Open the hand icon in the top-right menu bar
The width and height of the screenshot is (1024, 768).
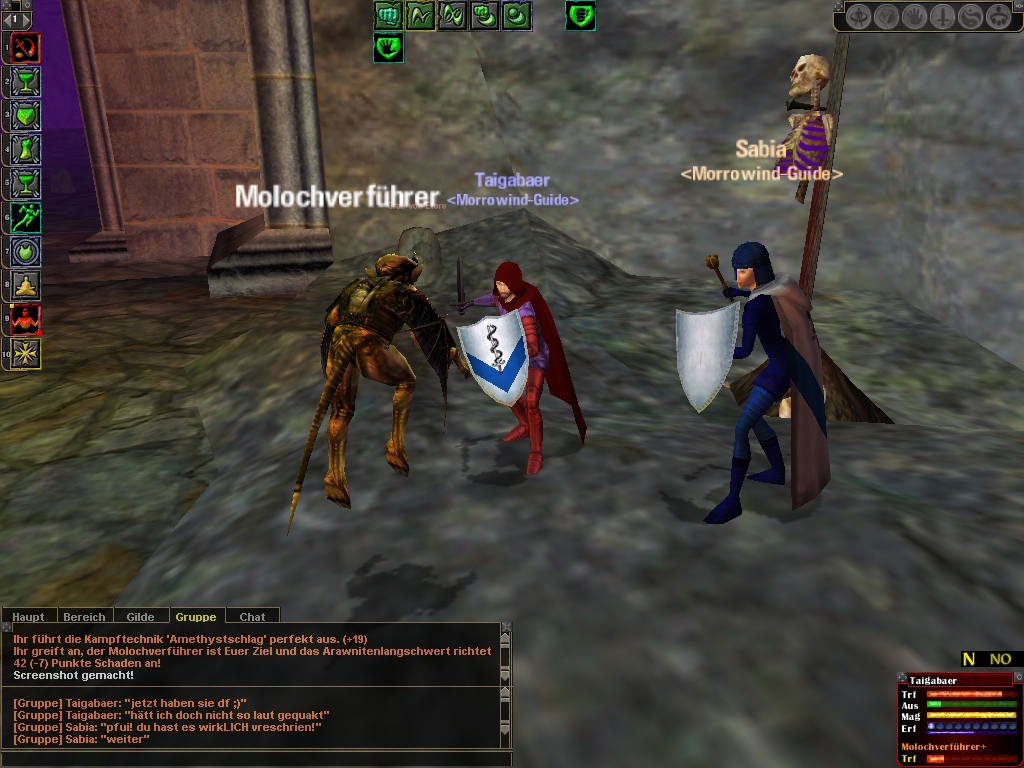[x=915, y=17]
